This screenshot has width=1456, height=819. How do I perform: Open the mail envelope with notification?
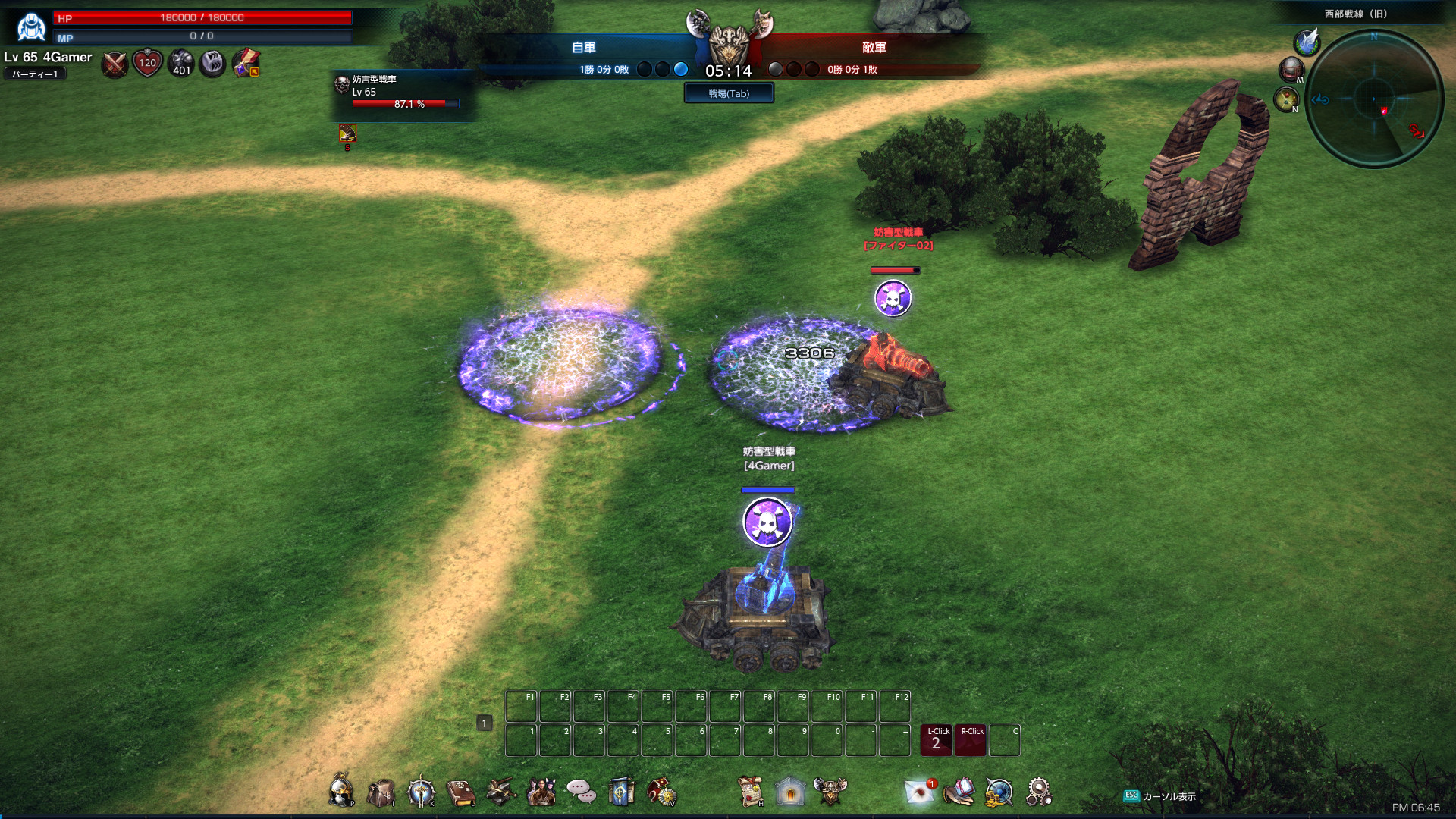[x=920, y=792]
